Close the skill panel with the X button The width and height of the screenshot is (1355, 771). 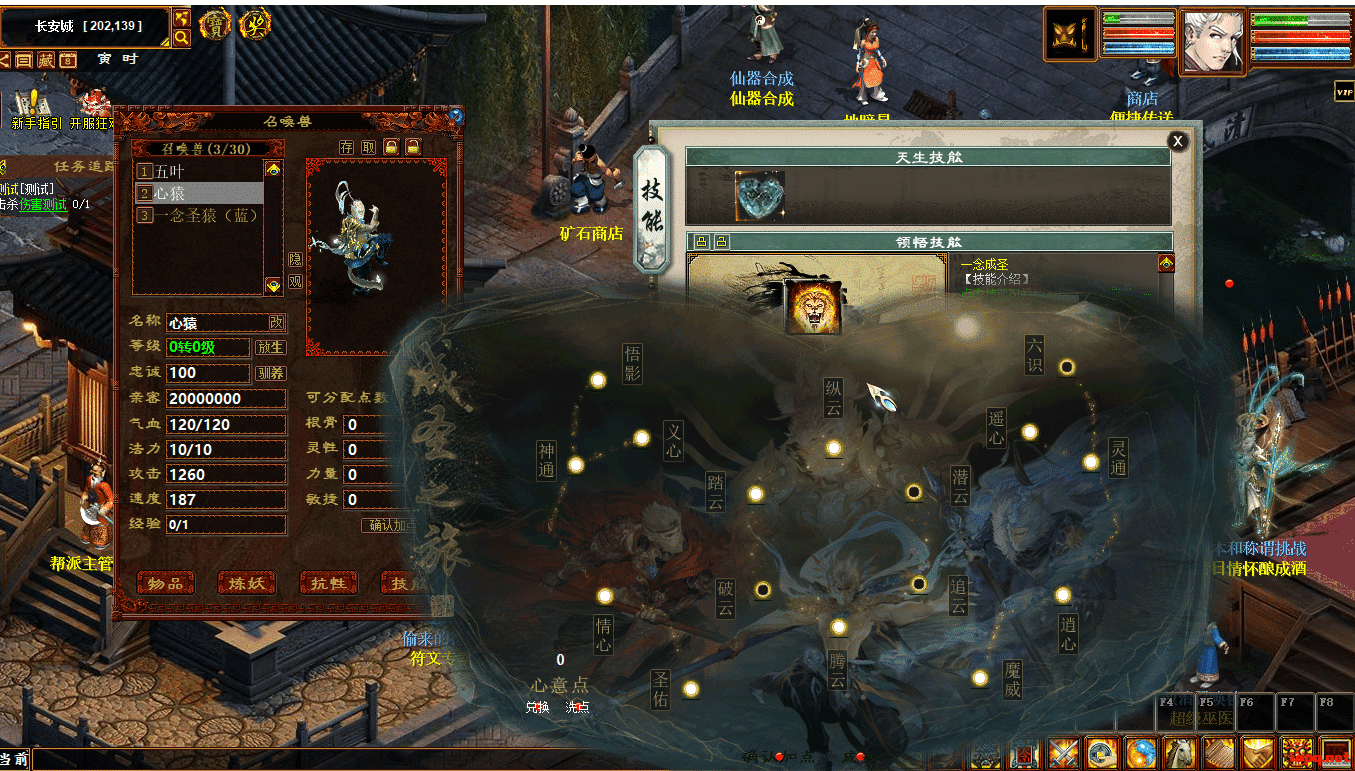tap(1178, 141)
